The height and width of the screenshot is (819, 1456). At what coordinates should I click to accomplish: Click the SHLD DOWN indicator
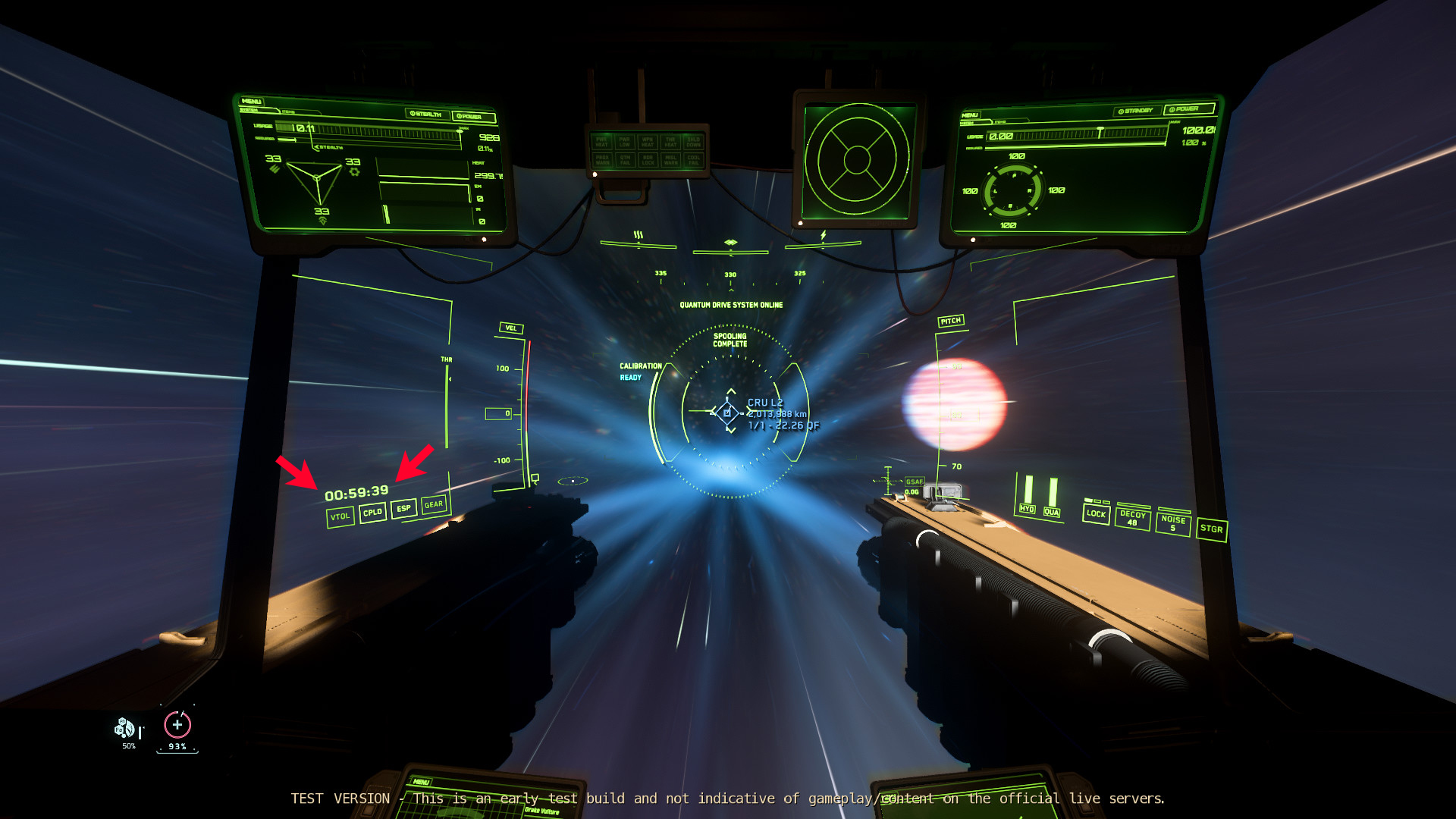tap(694, 142)
